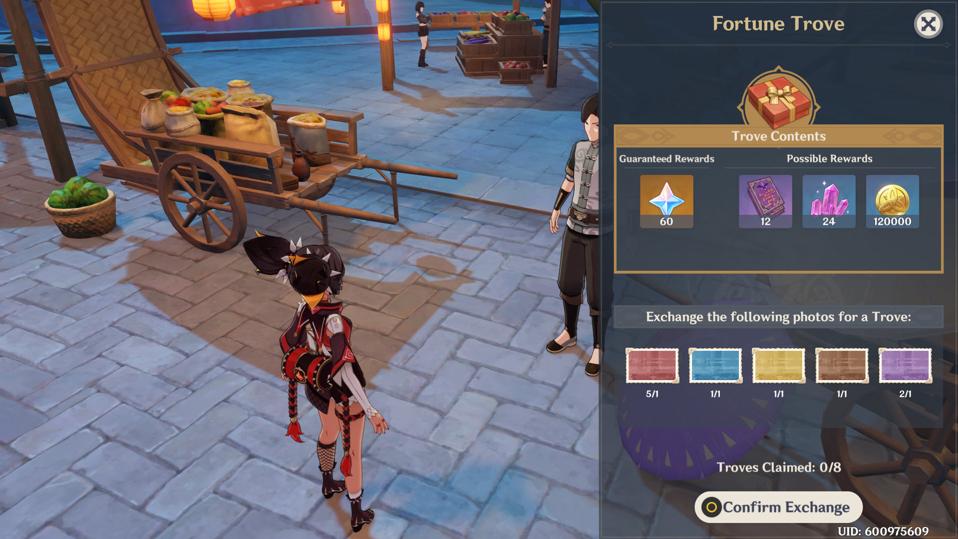Confirm the photo exchange

(x=778, y=507)
